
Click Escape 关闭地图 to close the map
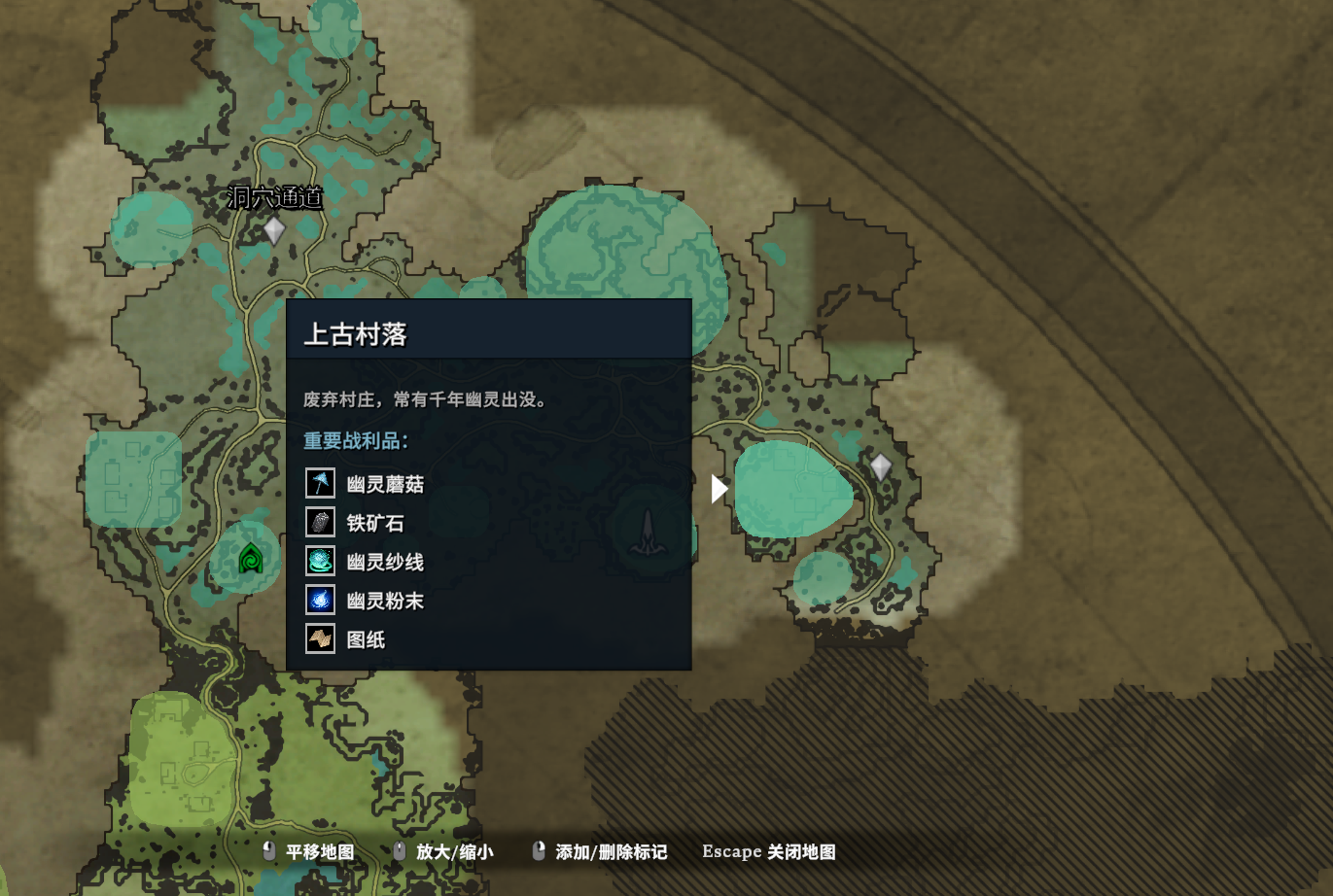pyautogui.click(x=767, y=851)
